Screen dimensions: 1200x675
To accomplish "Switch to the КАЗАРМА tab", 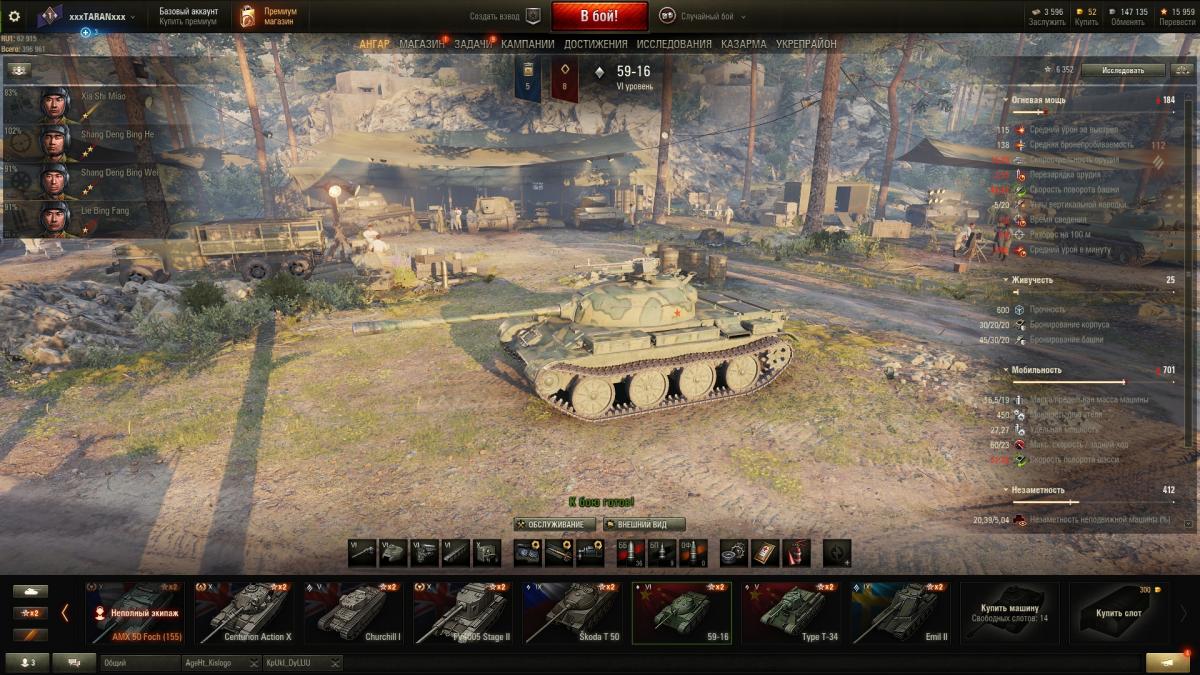I will pyautogui.click(x=743, y=44).
